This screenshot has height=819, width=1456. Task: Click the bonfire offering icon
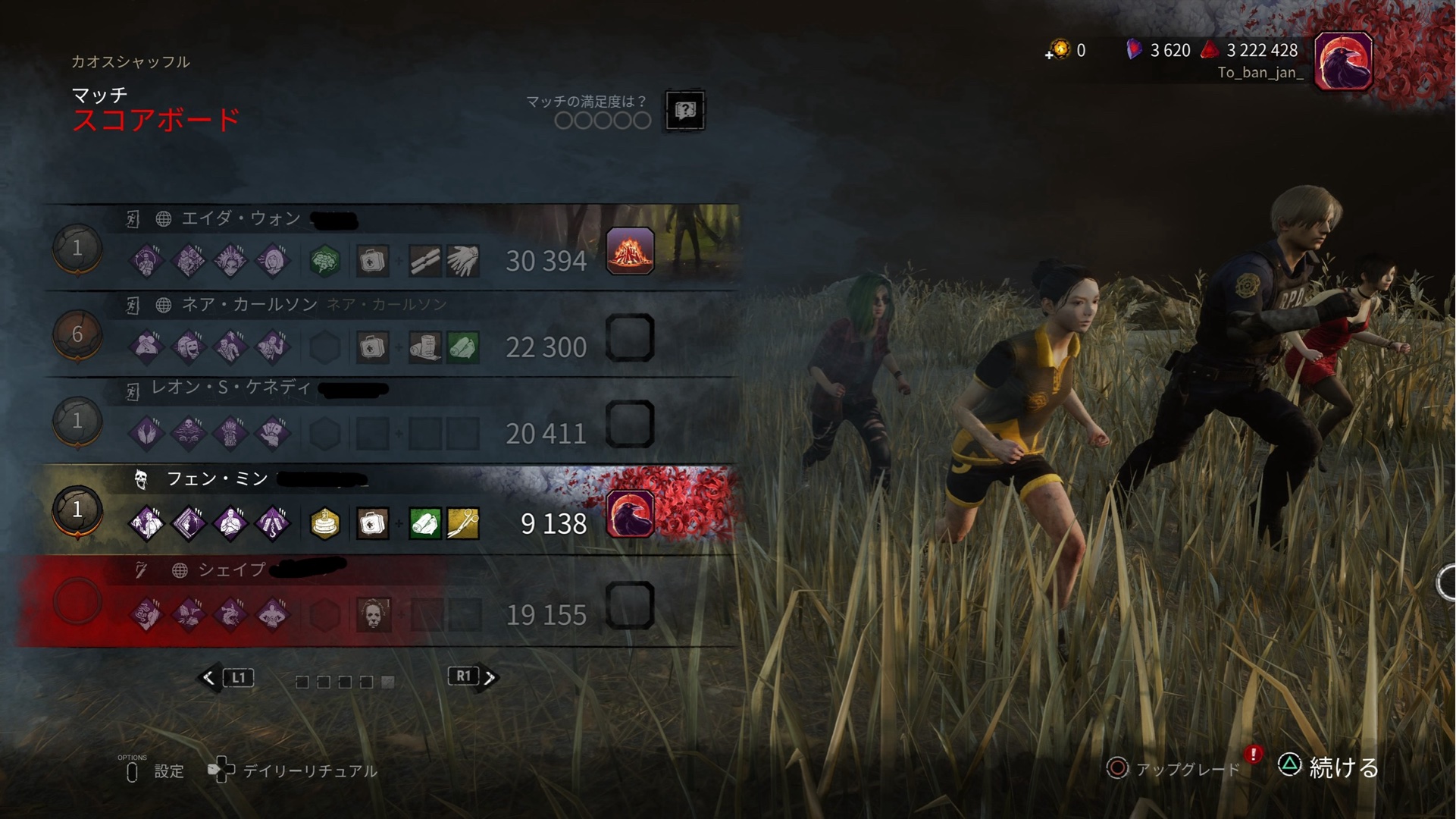[x=630, y=251]
